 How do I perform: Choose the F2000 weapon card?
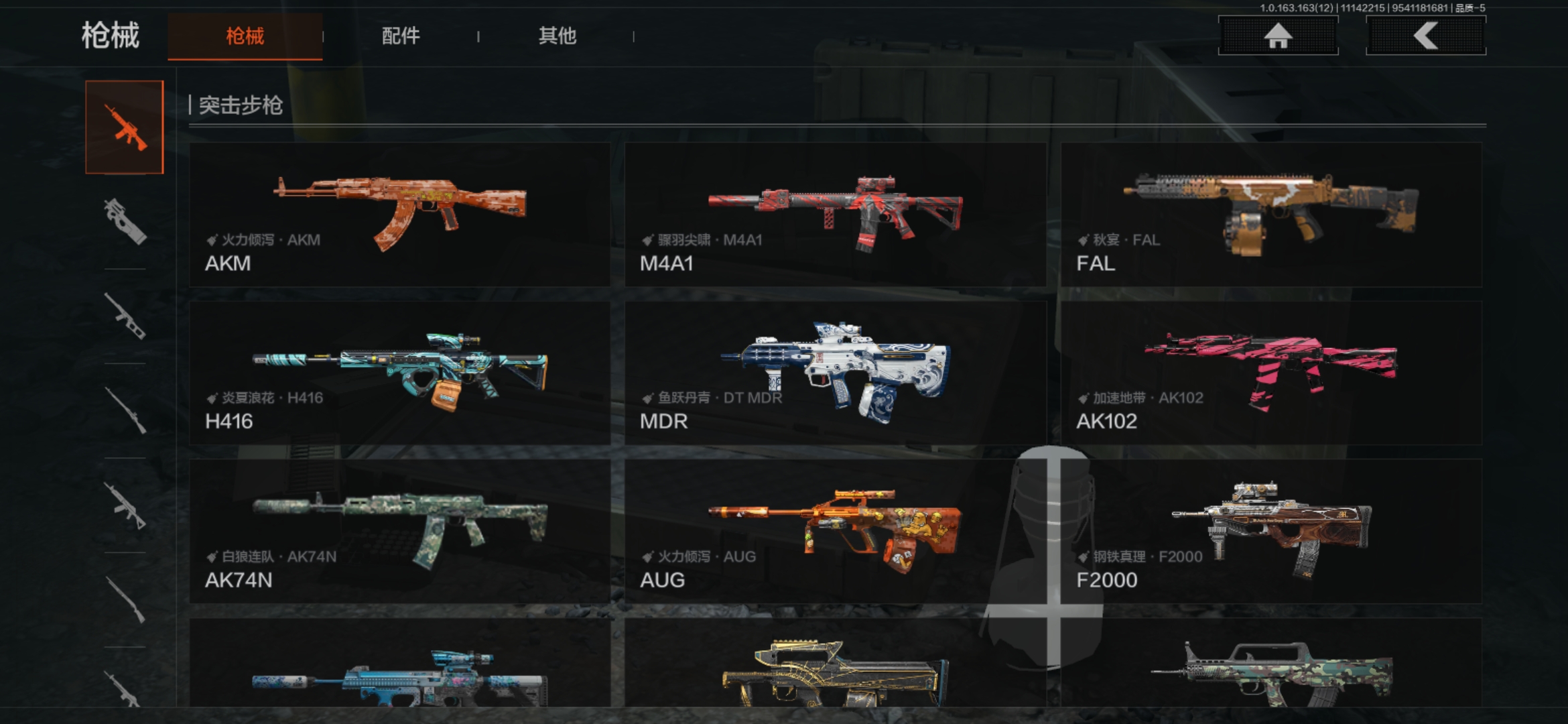pyautogui.click(x=1271, y=531)
